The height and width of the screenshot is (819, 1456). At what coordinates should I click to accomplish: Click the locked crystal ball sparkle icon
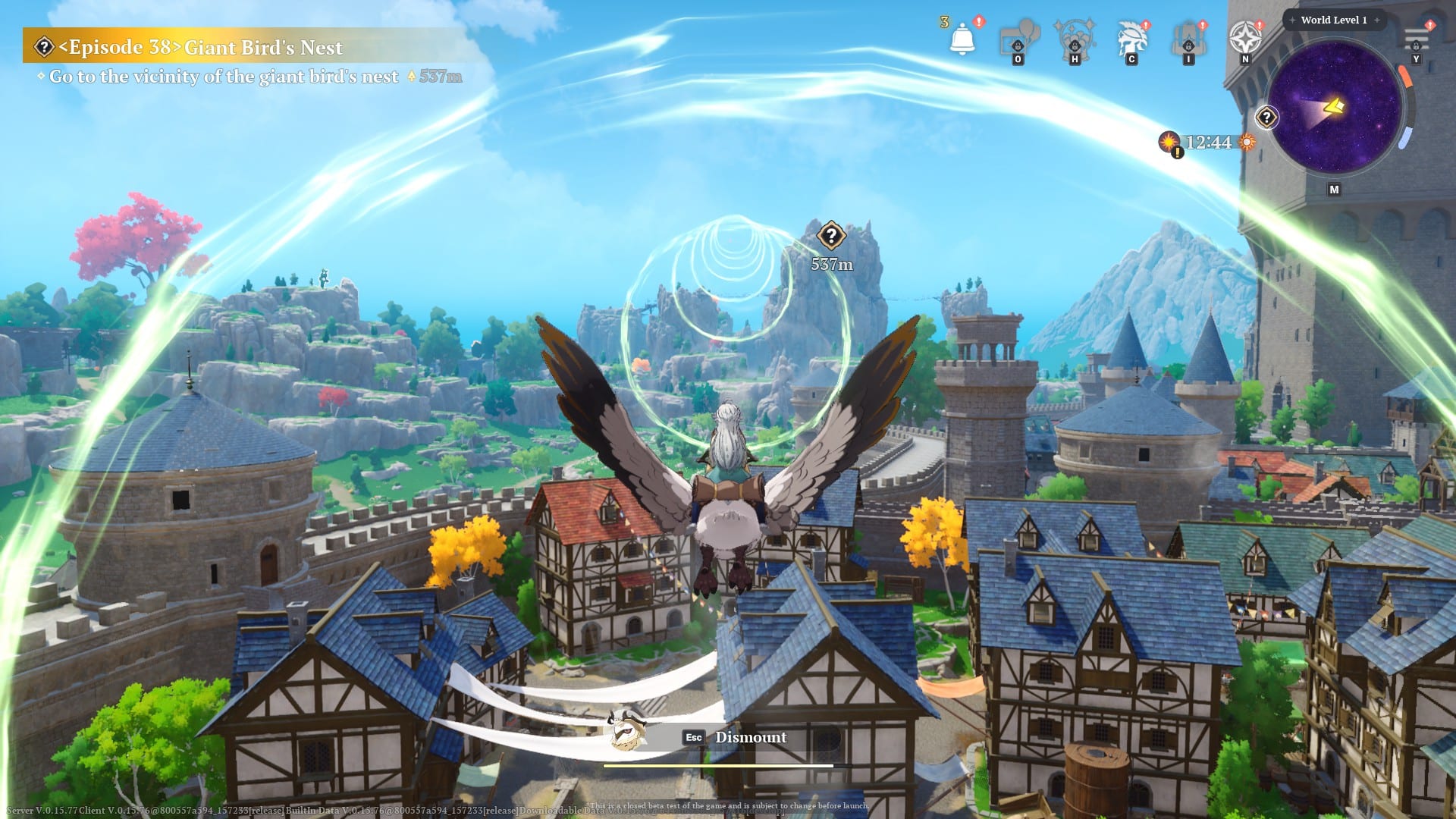point(1075,38)
